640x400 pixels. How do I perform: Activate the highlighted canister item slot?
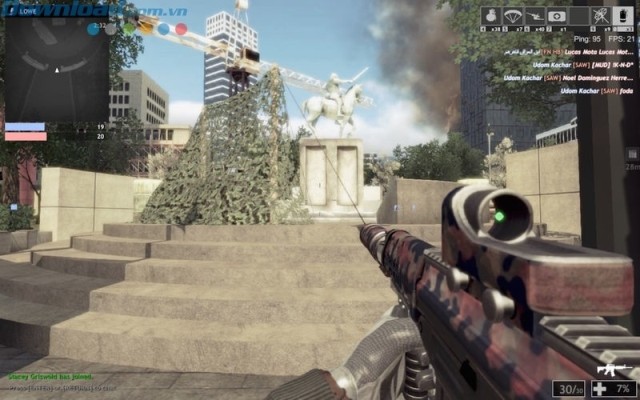click(622, 16)
